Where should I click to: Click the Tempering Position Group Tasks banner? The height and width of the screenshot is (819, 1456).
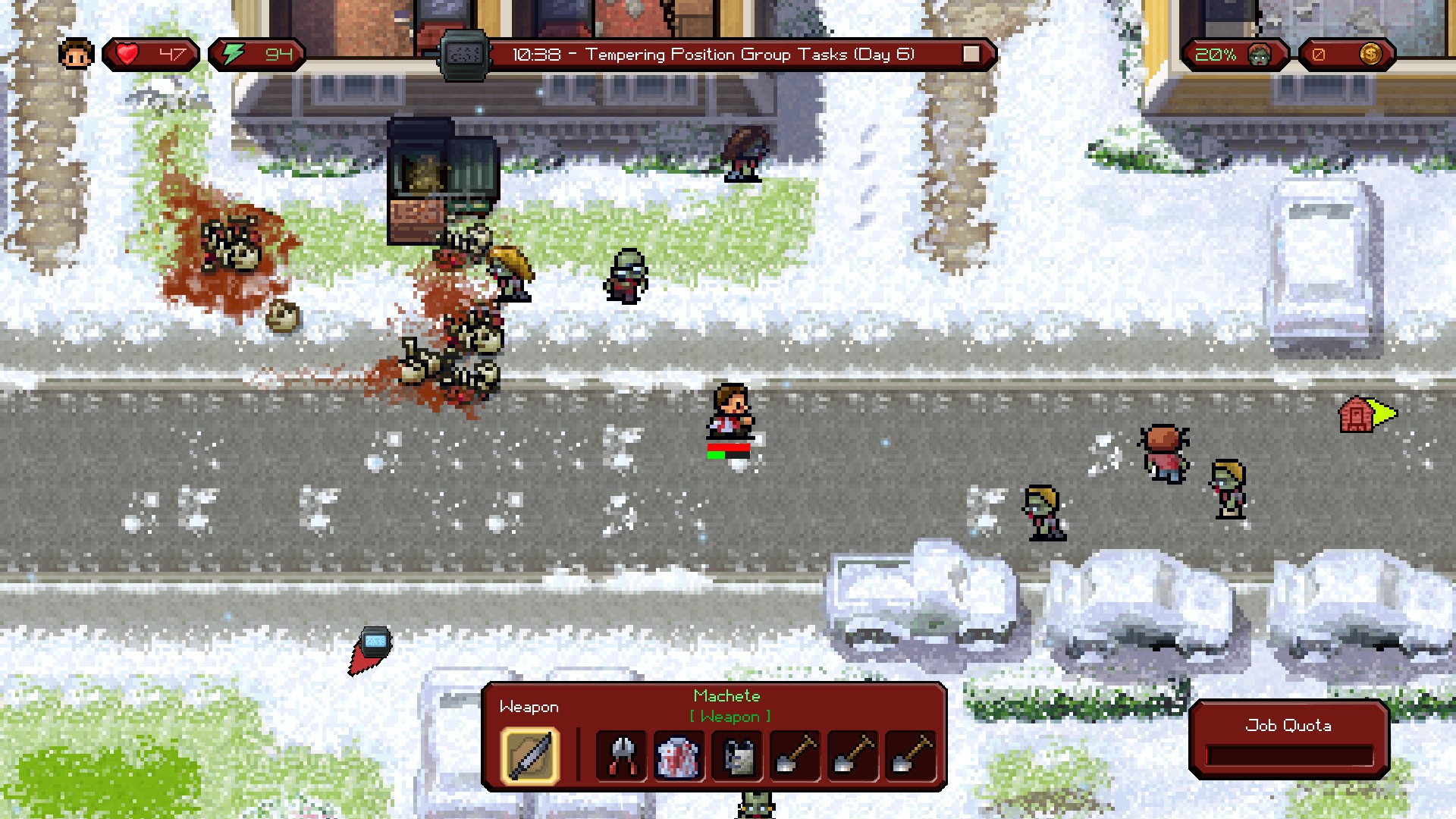pyautogui.click(x=714, y=54)
